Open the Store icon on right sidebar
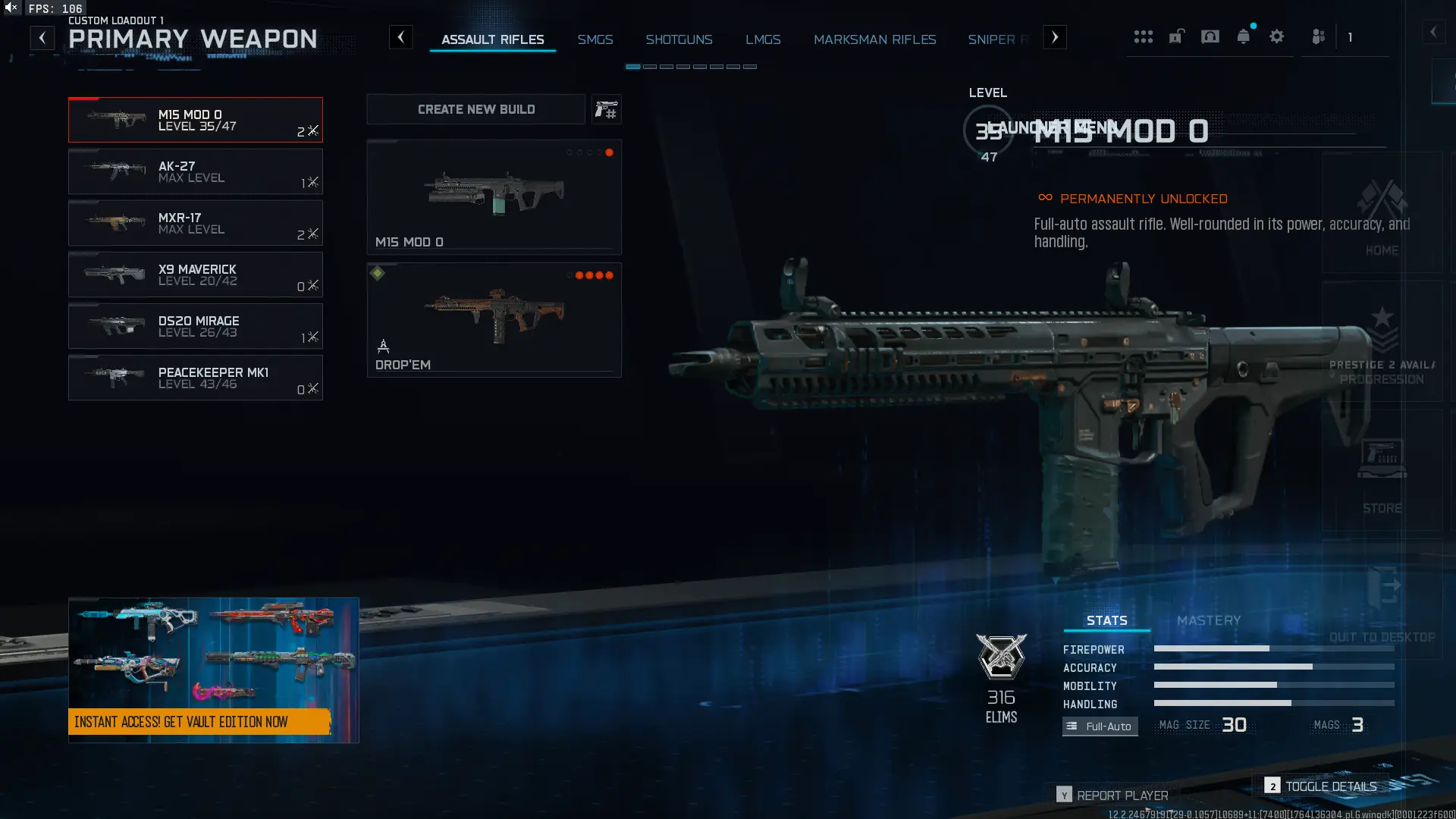The image size is (1456, 819). [x=1382, y=459]
